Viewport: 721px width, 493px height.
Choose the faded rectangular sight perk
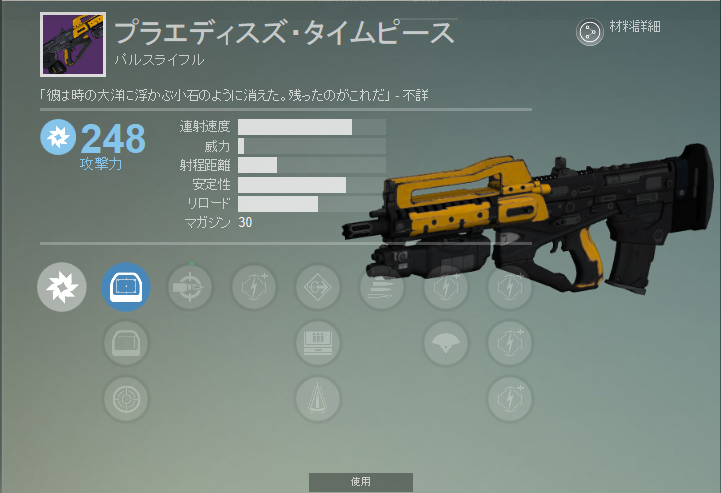click(126, 344)
